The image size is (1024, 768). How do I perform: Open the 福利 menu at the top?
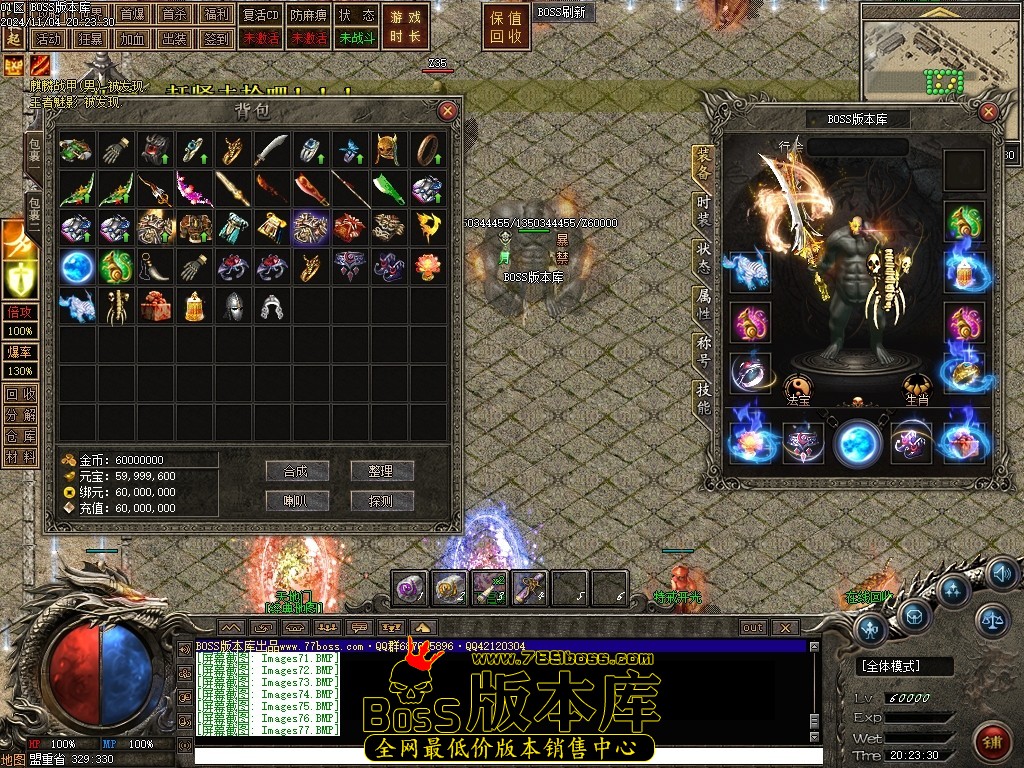(216, 14)
